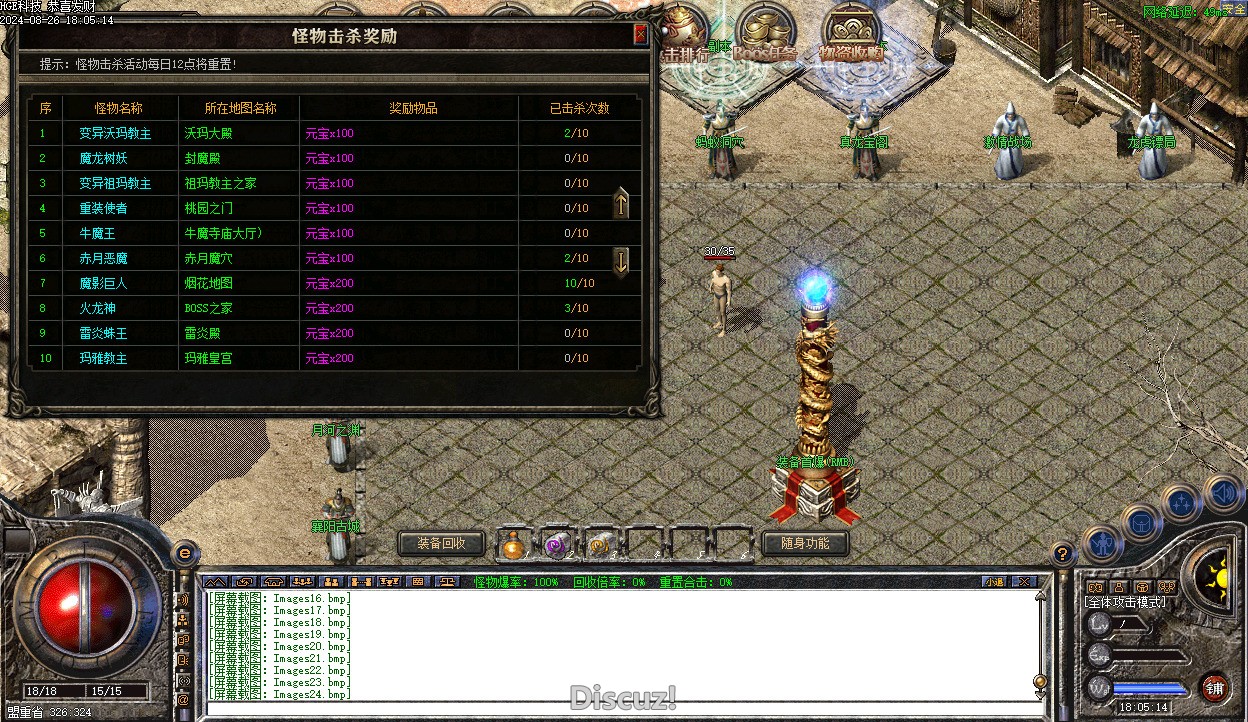Screen dimensions: 1248x722
Task: Click the round 'e' button by the orb
Action: click(184, 553)
